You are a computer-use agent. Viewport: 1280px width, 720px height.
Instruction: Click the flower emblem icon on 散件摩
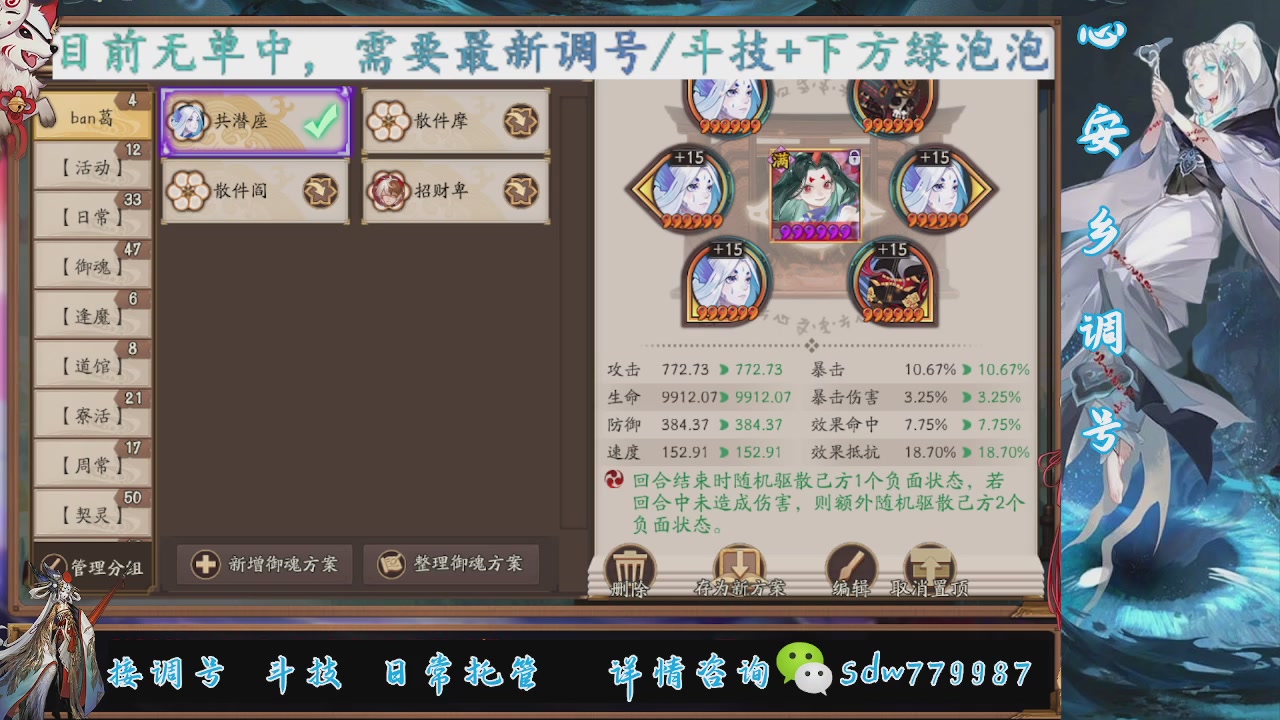coord(388,119)
